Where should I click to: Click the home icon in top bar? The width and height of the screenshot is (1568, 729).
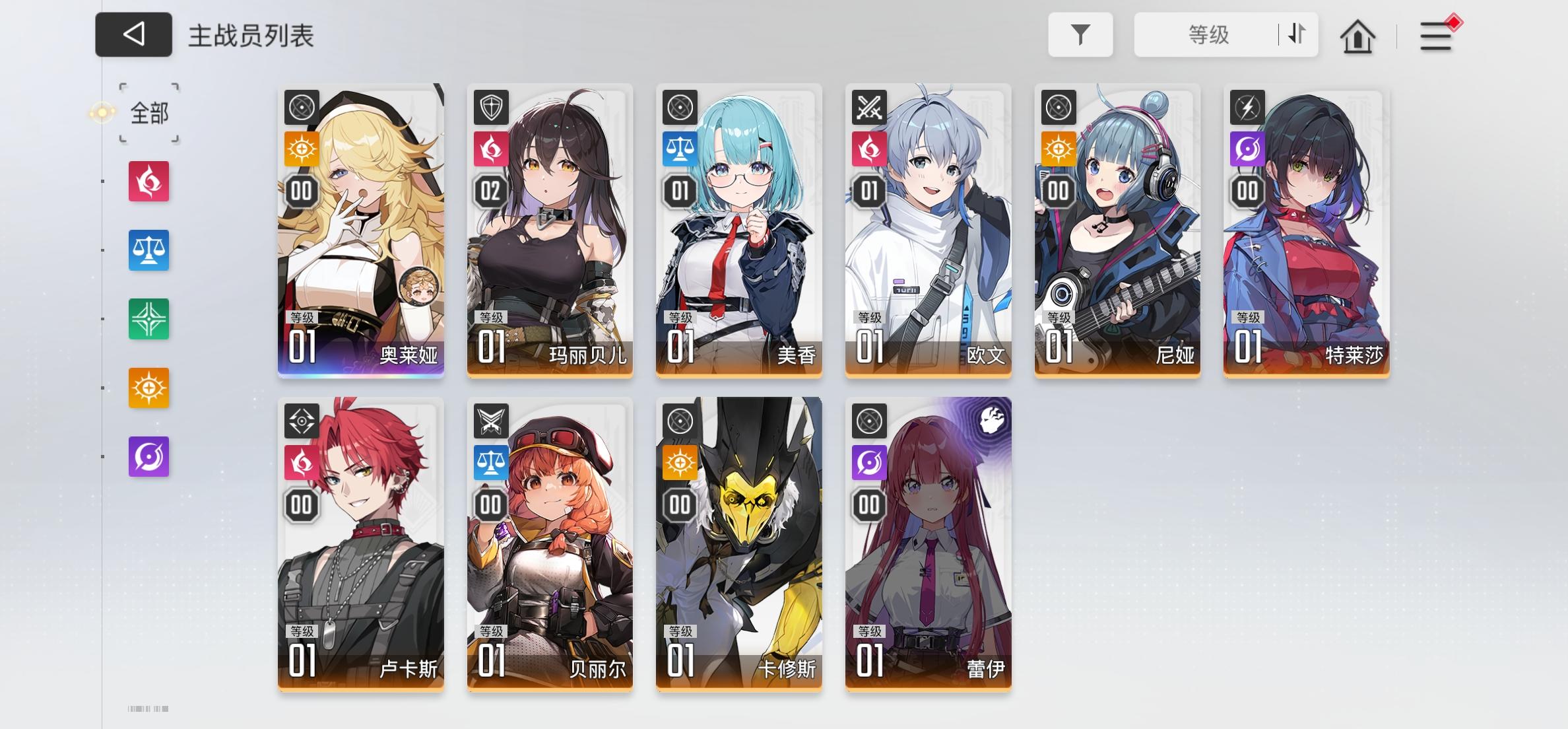tap(1356, 36)
